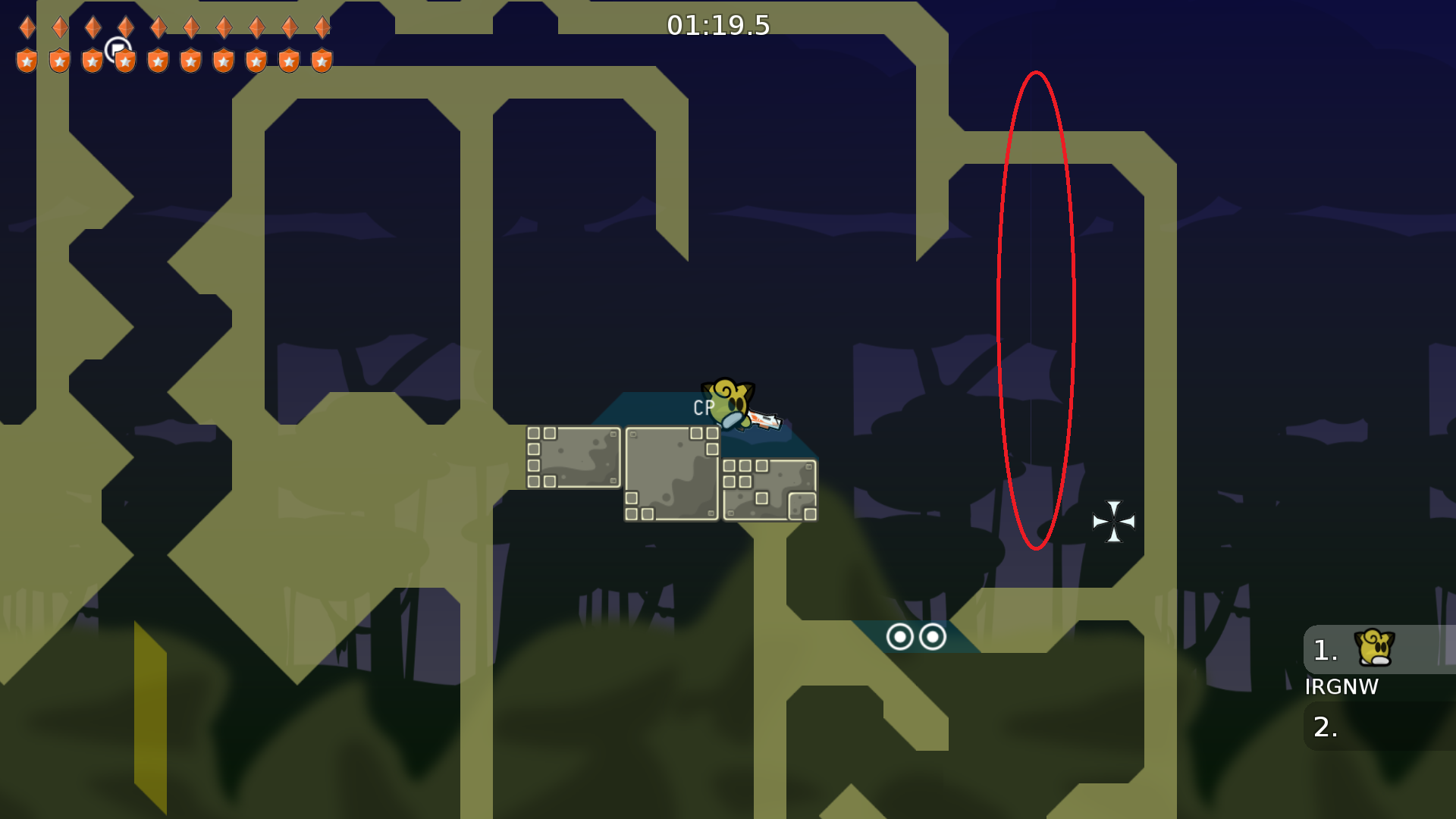Click the middle stone block tile
1456x819 pixels.
pos(671,474)
